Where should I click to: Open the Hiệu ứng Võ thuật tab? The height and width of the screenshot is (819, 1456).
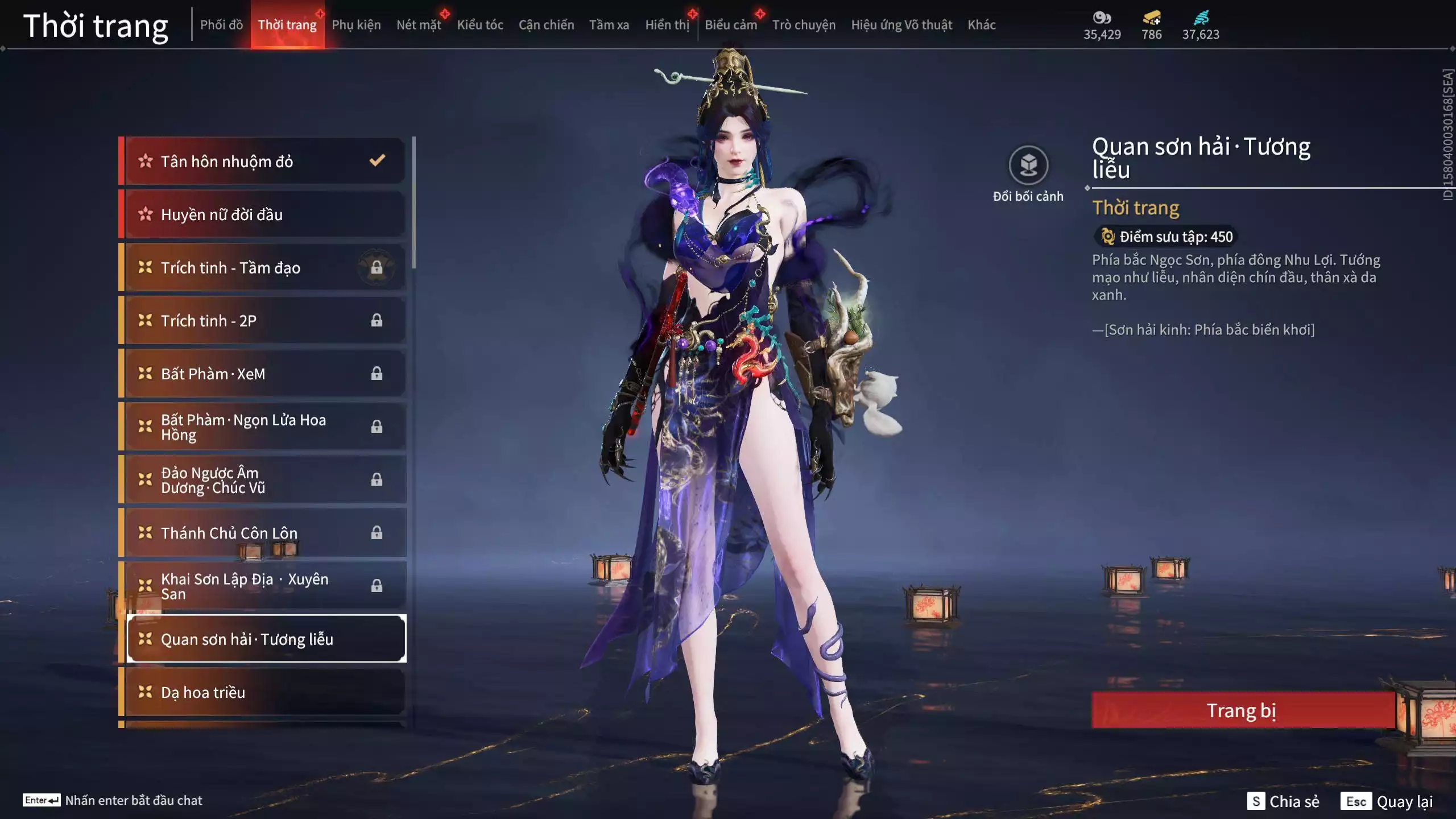[901, 25]
